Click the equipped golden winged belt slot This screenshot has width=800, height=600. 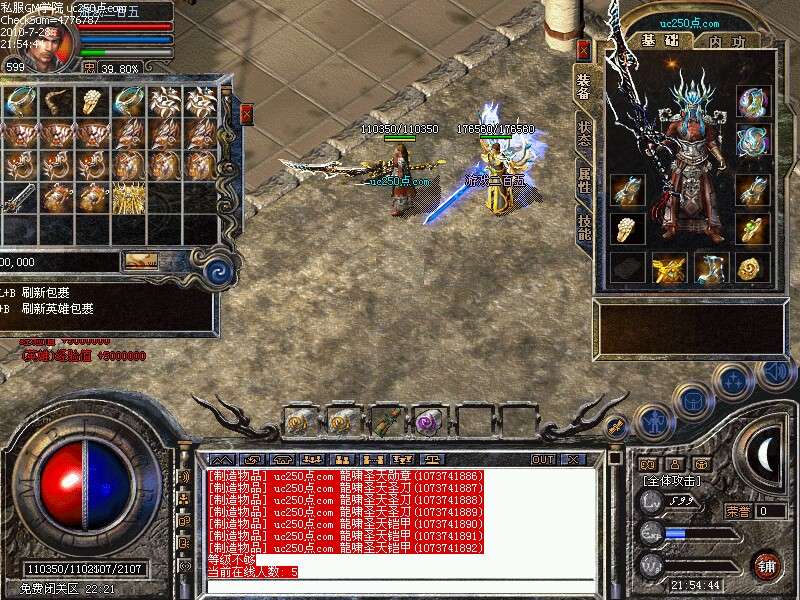tap(667, 268)
